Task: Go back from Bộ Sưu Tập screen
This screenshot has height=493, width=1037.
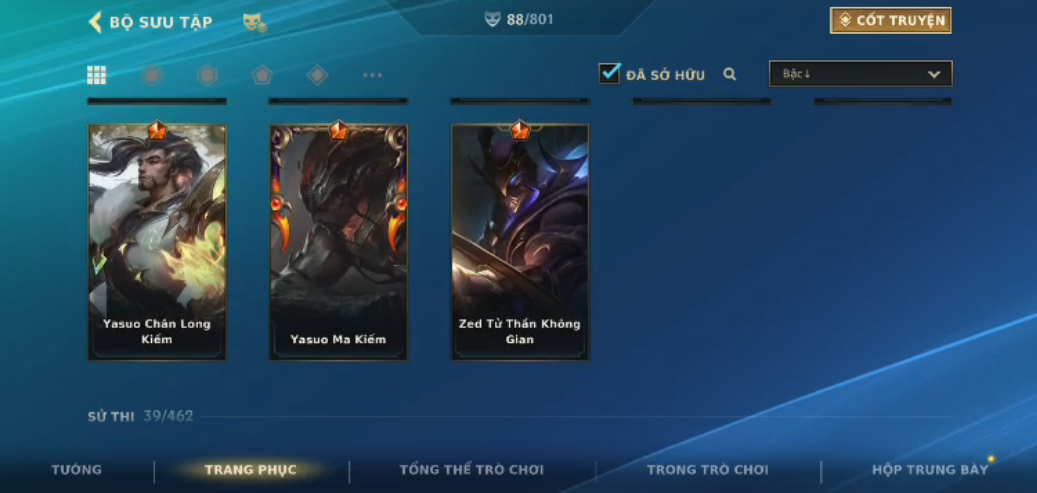Action: click(x=96, y=22)
